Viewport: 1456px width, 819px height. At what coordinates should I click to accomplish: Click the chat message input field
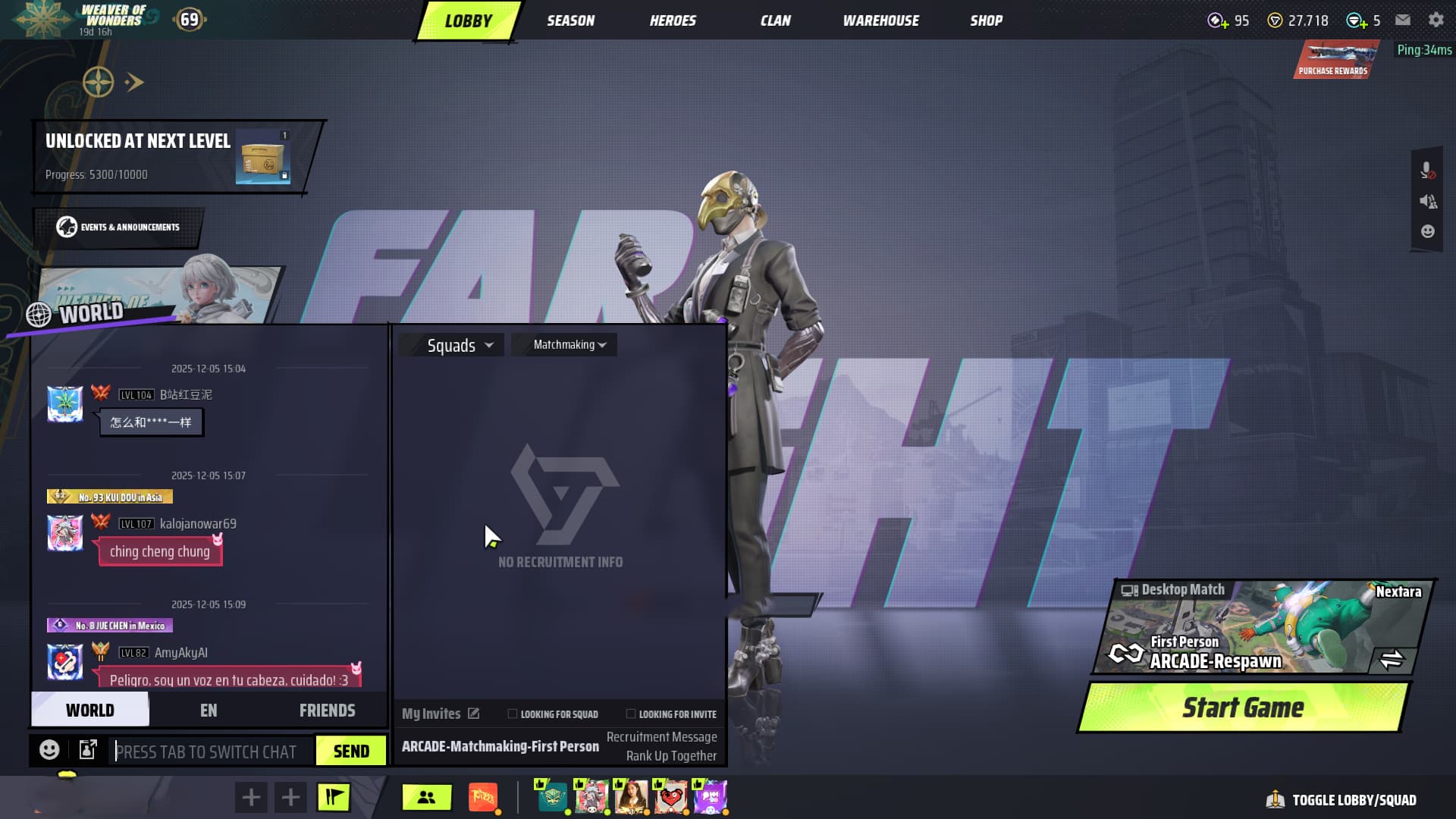point(211,752)
